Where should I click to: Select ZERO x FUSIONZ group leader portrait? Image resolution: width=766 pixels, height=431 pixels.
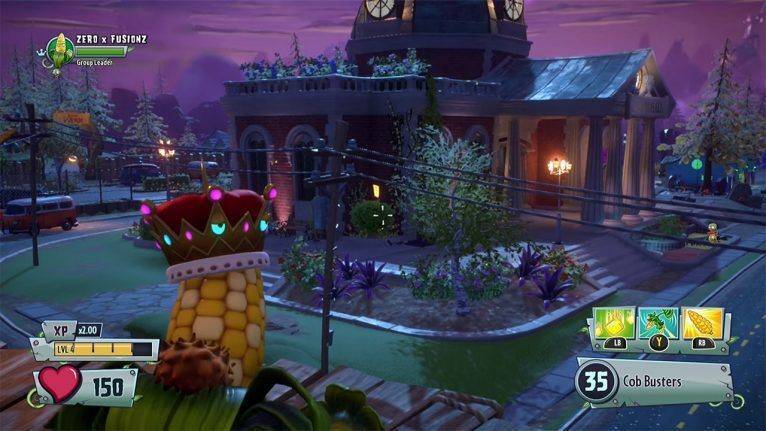tap(60, 47)
